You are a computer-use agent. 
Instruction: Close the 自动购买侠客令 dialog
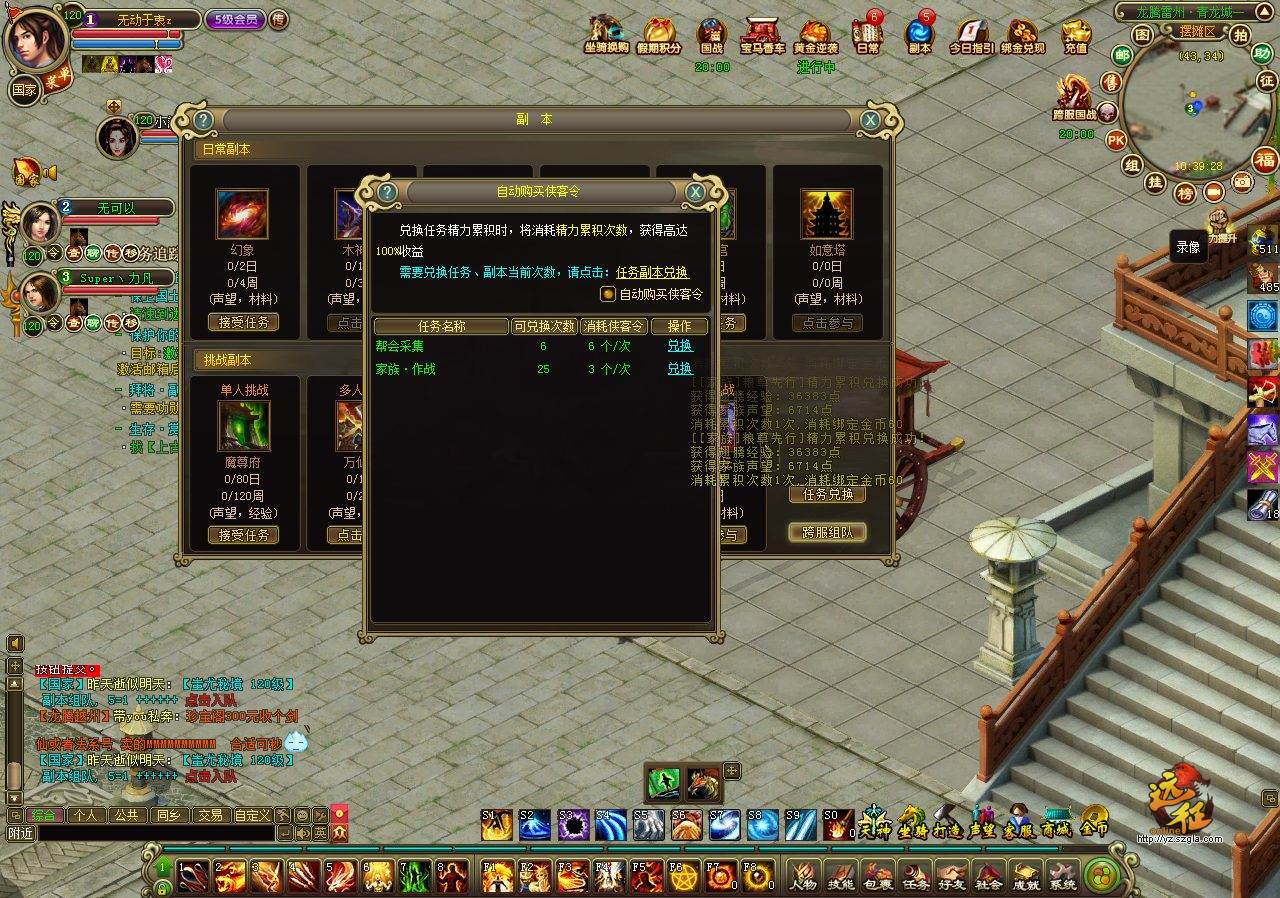pos(695,192)
